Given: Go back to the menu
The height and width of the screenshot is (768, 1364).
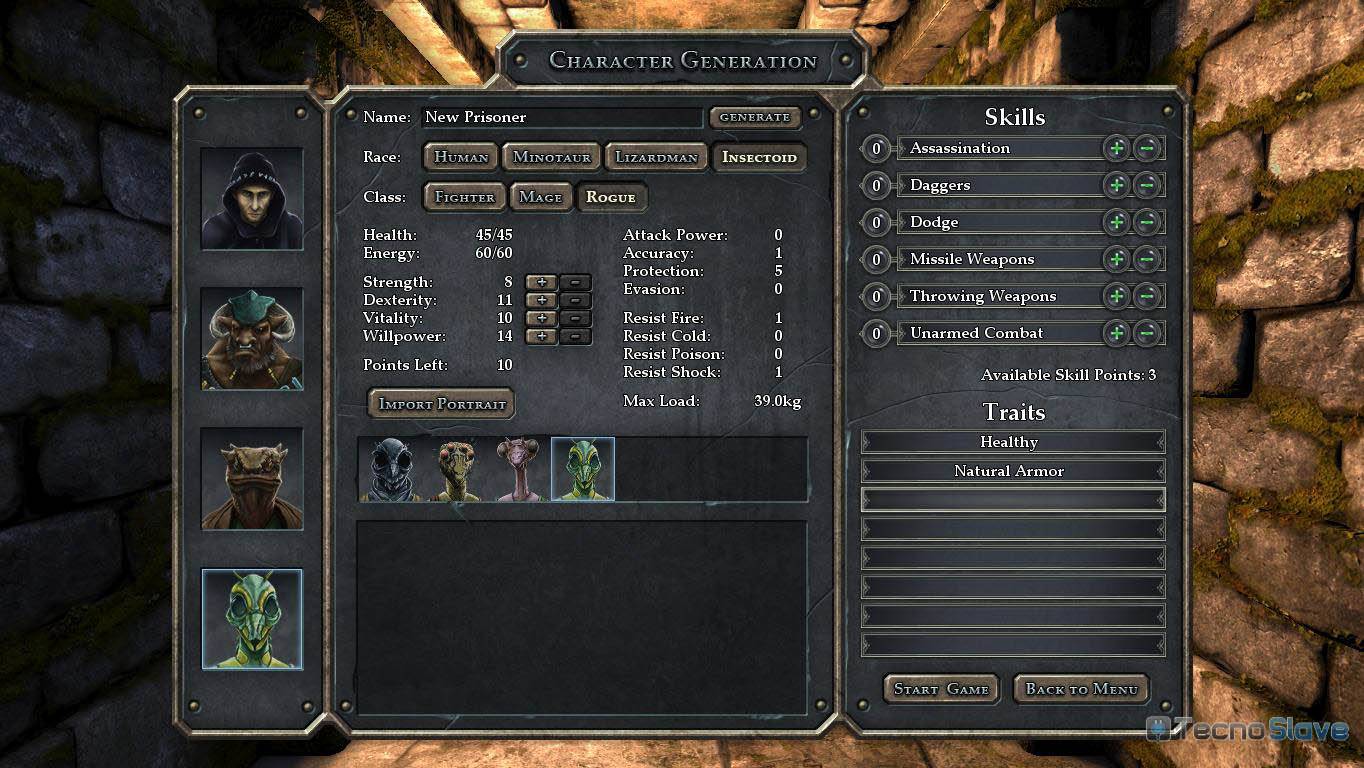Looking at the screenshot, I should (x=1081, y=689).
